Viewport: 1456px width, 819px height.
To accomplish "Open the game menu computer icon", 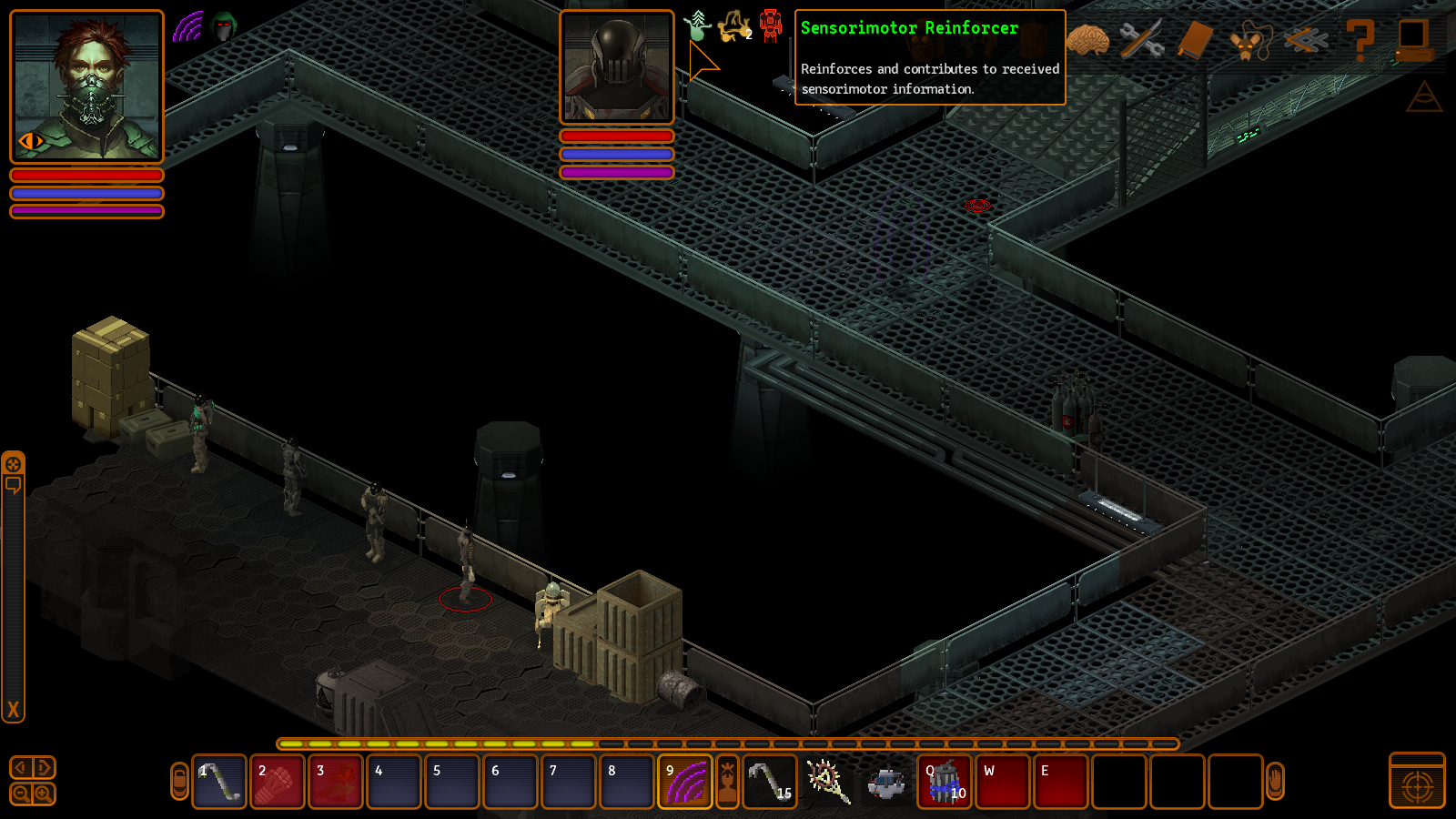I will (1413, 40).
